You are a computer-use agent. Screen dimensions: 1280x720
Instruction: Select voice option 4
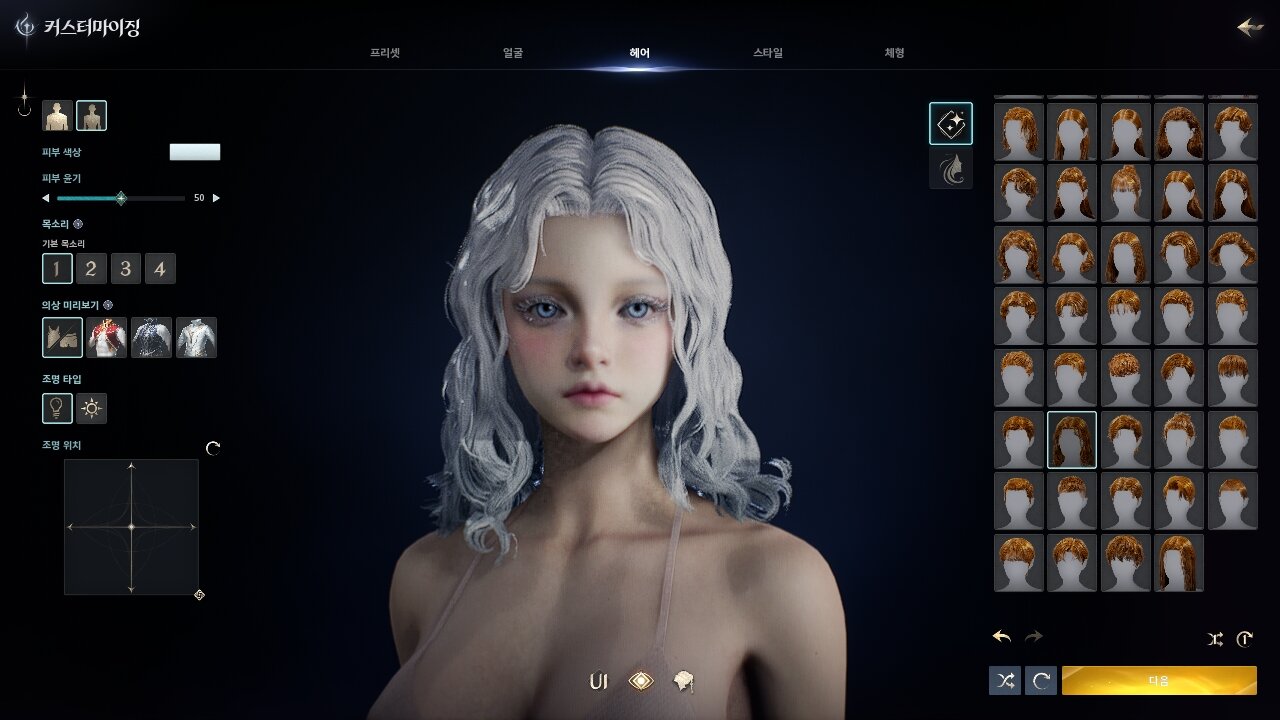pos(160,268)
